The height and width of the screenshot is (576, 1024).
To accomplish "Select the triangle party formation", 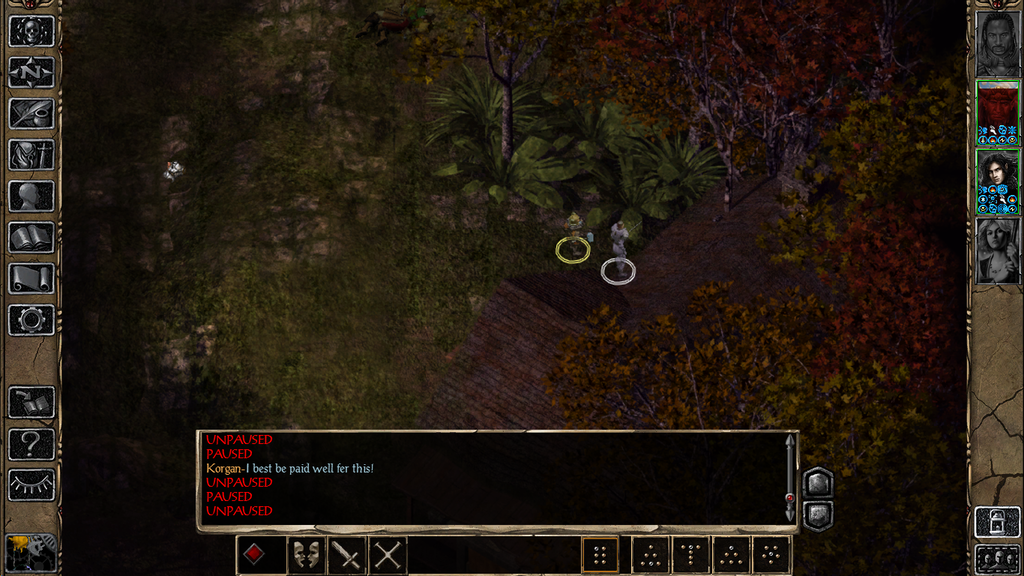I will (x=731, y=555).
